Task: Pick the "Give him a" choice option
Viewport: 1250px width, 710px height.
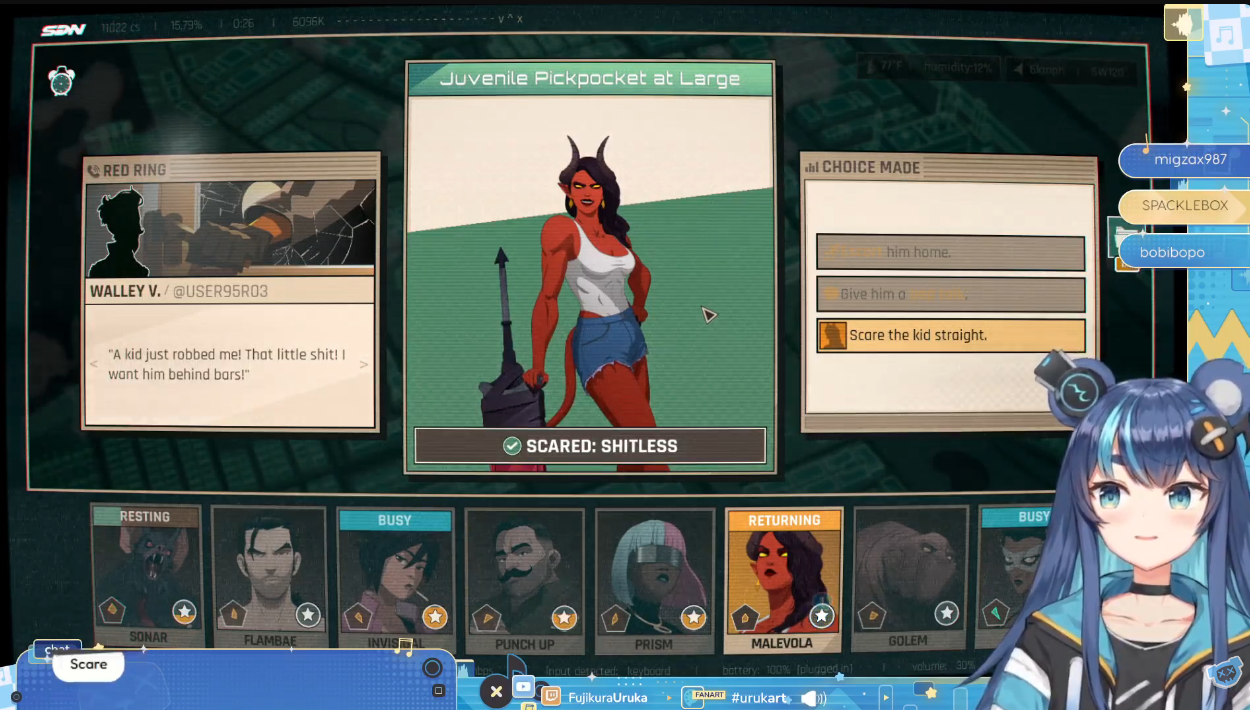Action: pos(950,294)
